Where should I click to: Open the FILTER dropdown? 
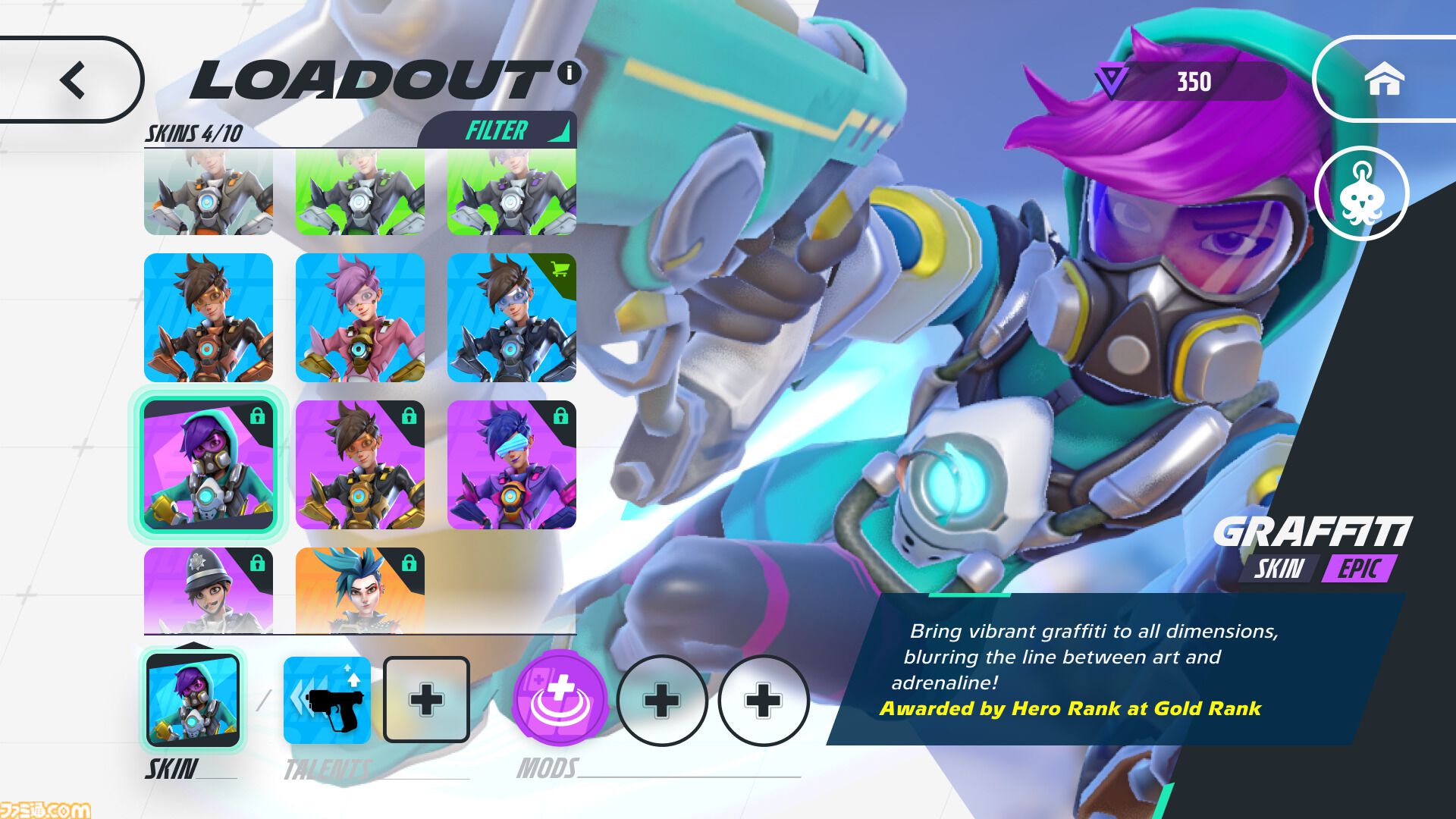point(497,130)
